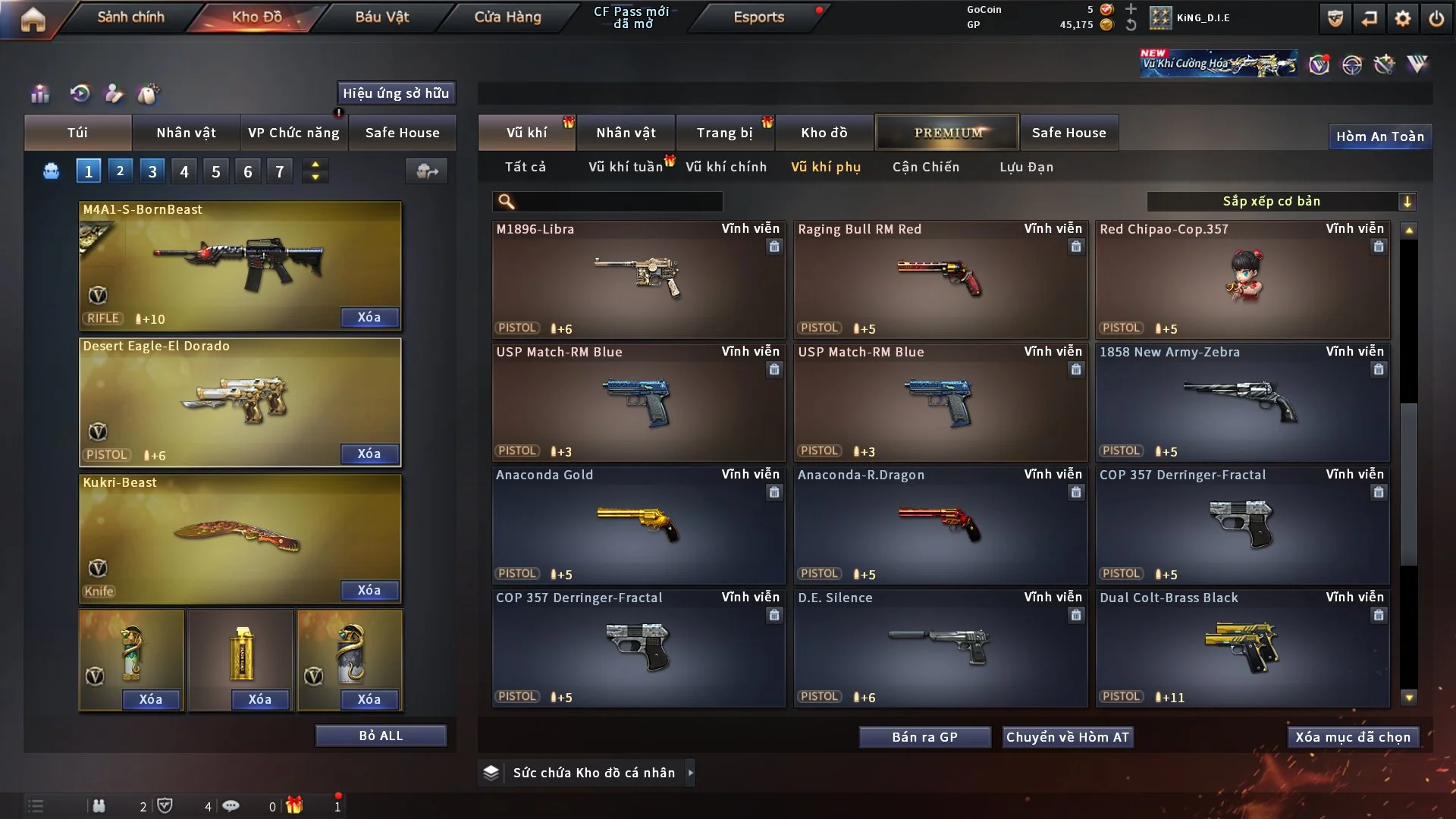Open the PREMIUM inventory tab
Screen dimensions: 1456x819
point(948,133)
